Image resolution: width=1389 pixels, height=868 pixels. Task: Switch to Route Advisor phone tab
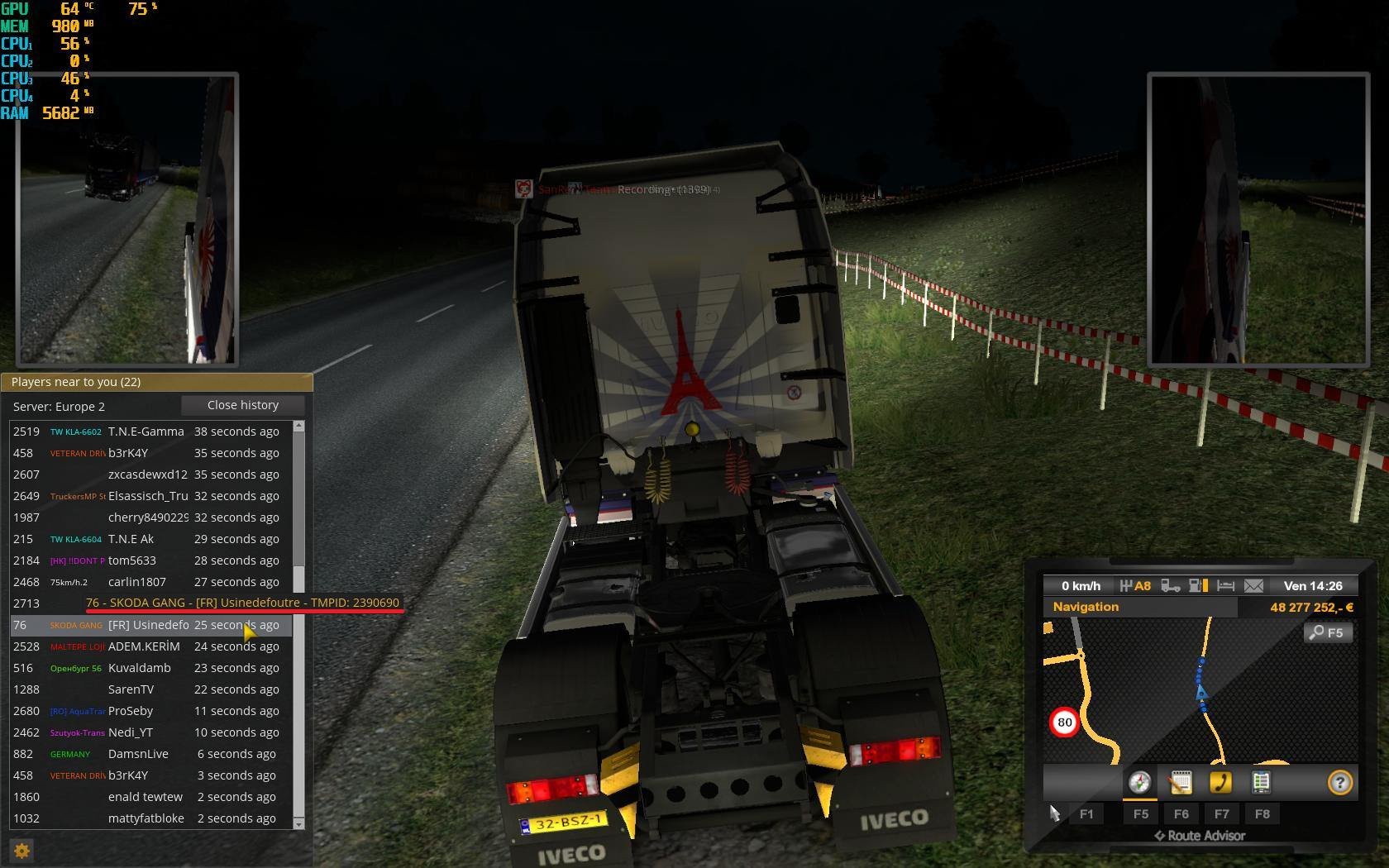[1220, 782]
